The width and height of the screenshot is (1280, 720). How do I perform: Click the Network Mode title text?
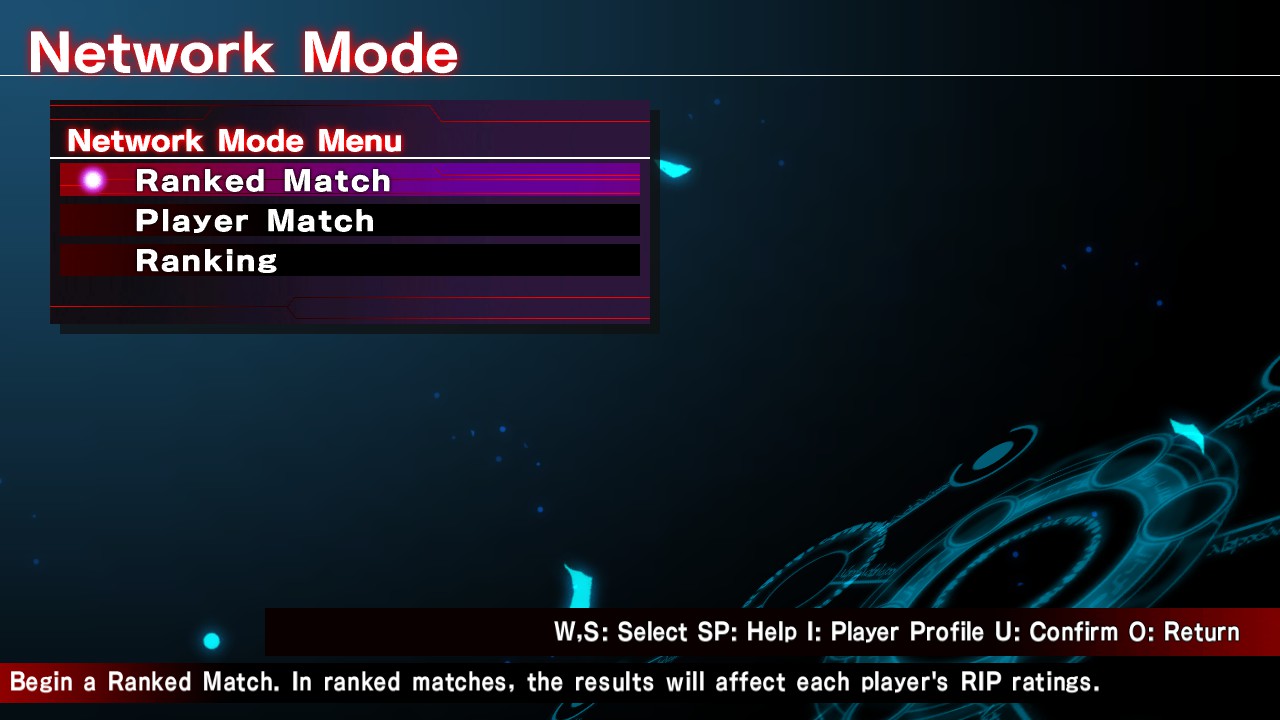(x=243, y=50)
